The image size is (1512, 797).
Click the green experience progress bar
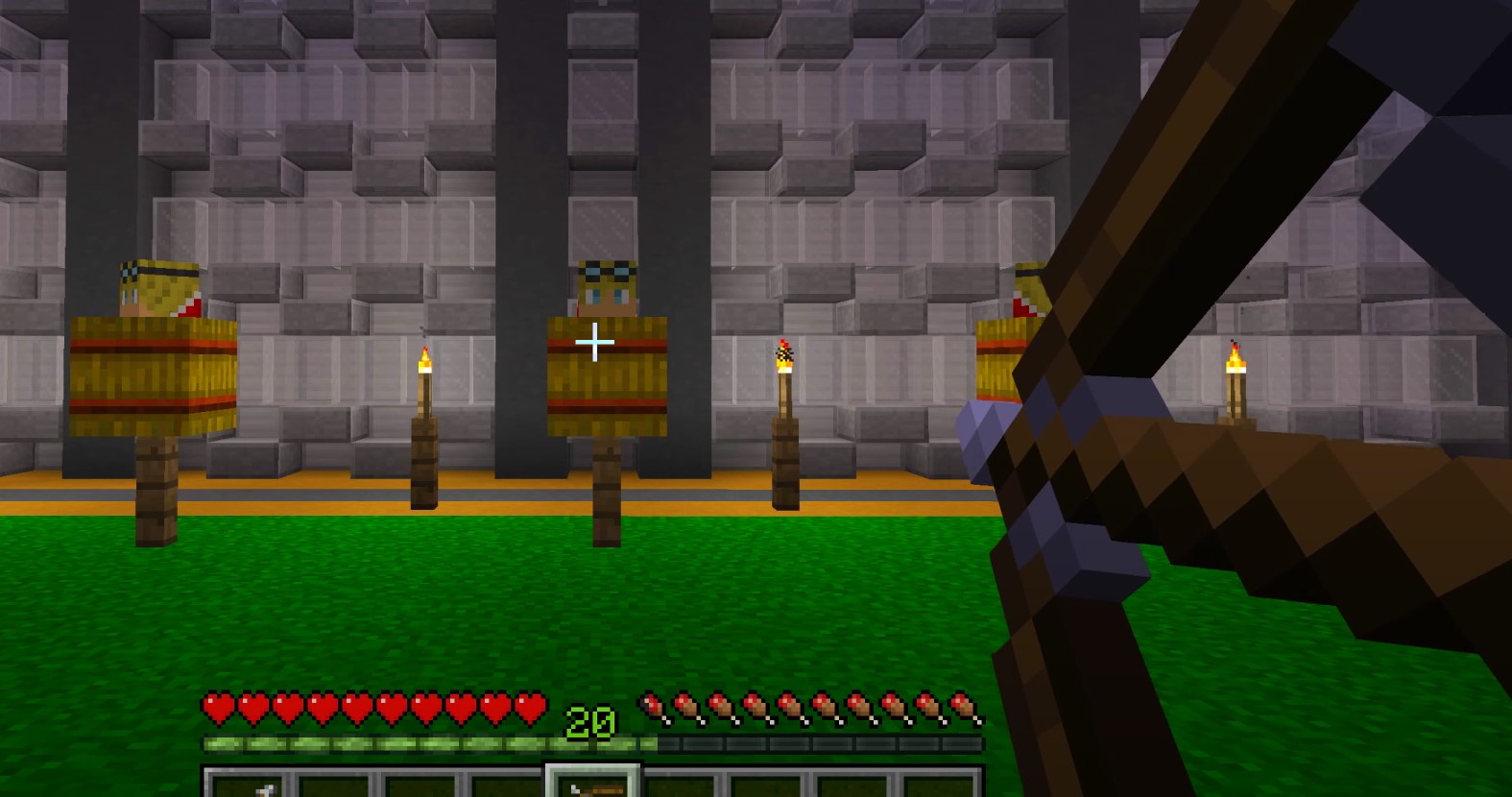click(384, 742)
